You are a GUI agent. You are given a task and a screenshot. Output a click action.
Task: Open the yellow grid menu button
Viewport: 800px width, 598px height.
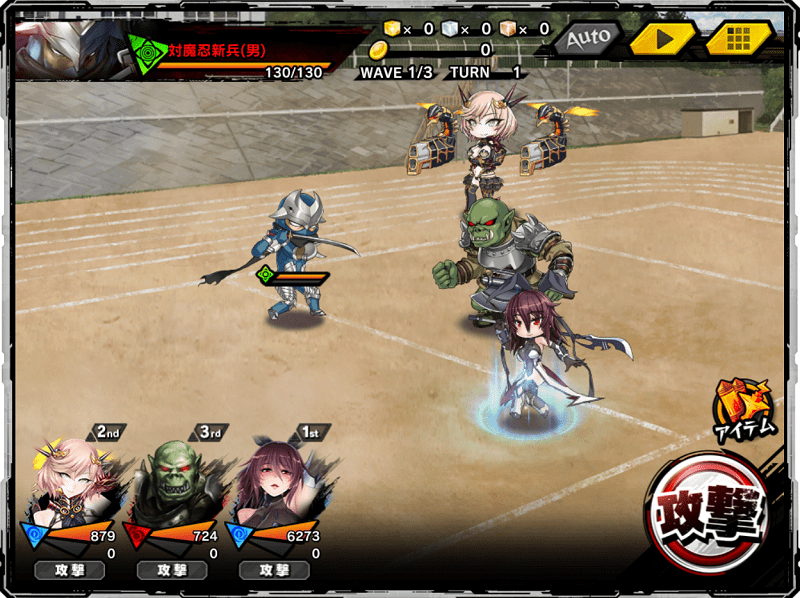[x=738, y=39]
